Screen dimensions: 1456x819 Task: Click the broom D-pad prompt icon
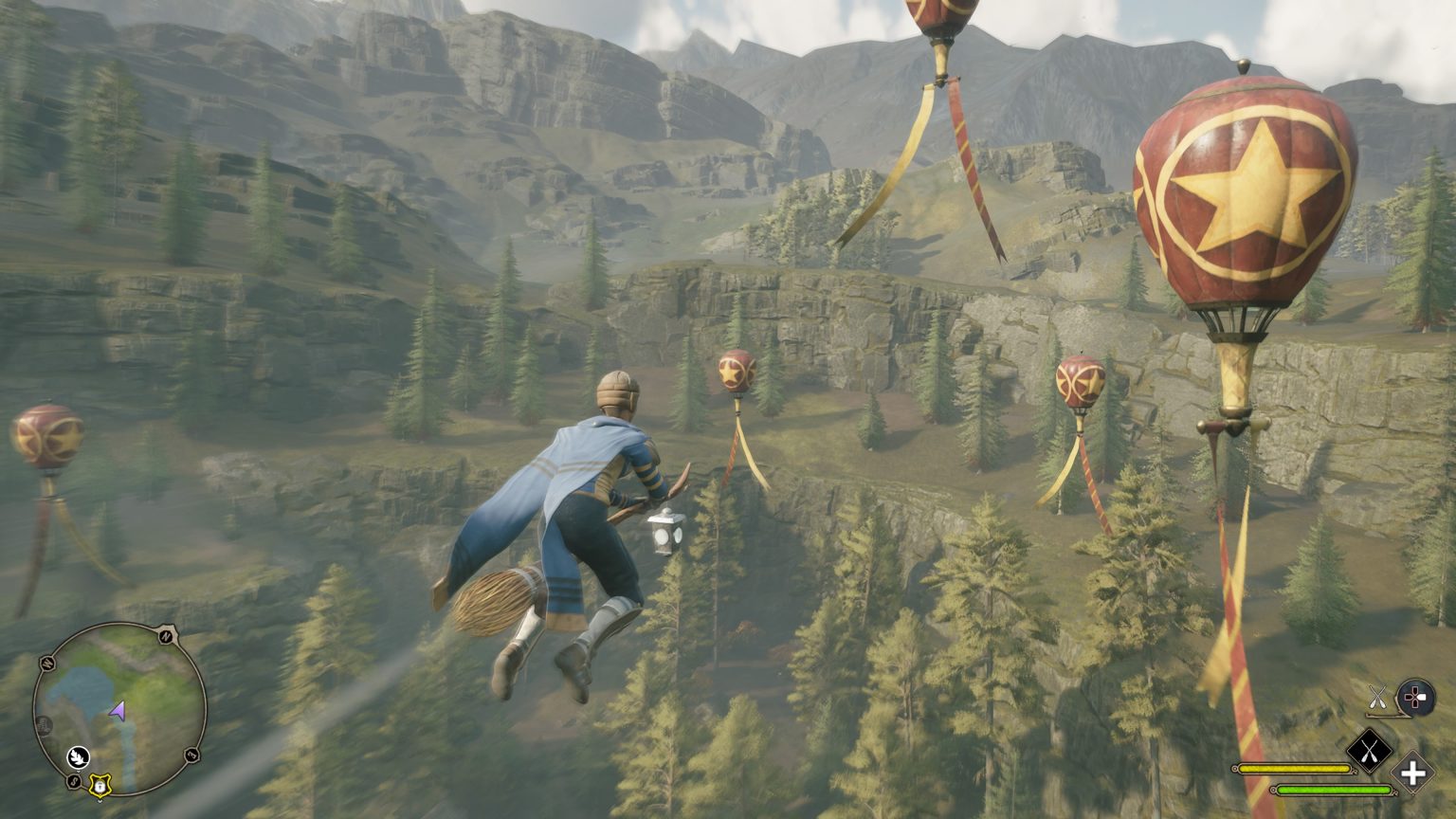pyautogui.click(x=1415, y=698)
